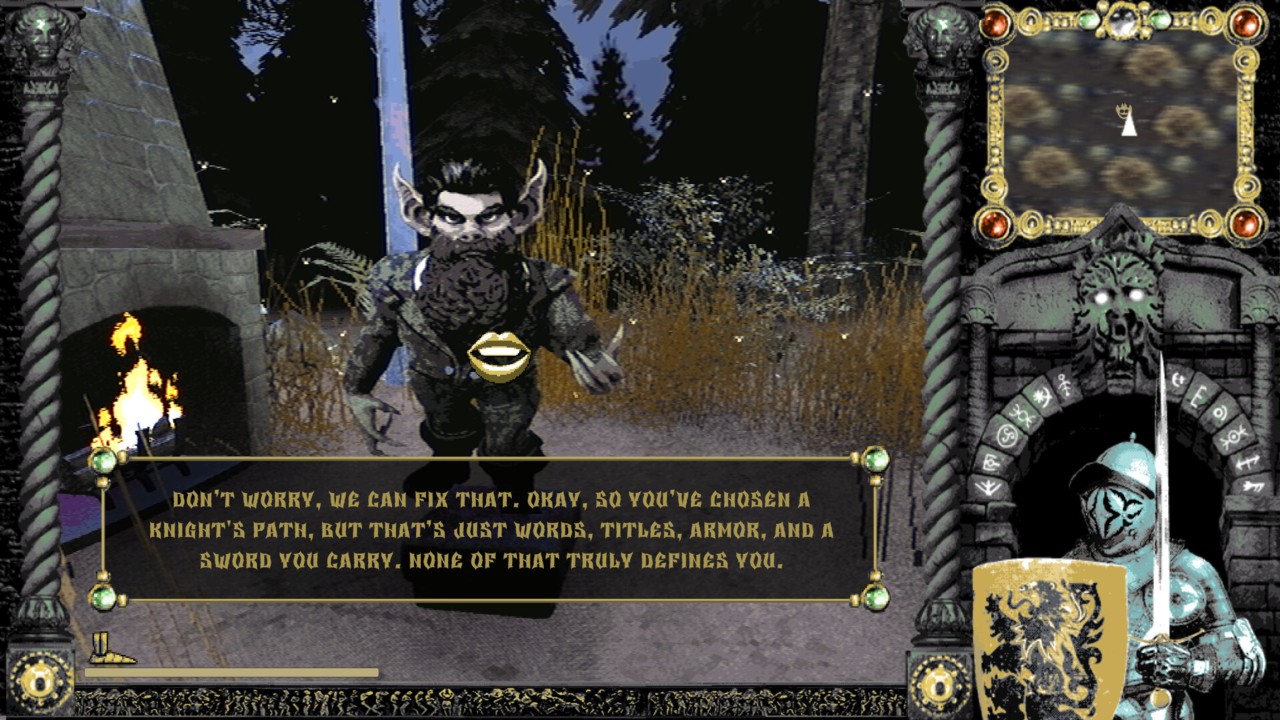Click the right green gem on the minimap border
The height and width of the screenshot is (720, 1280).
click(1160, 21)
